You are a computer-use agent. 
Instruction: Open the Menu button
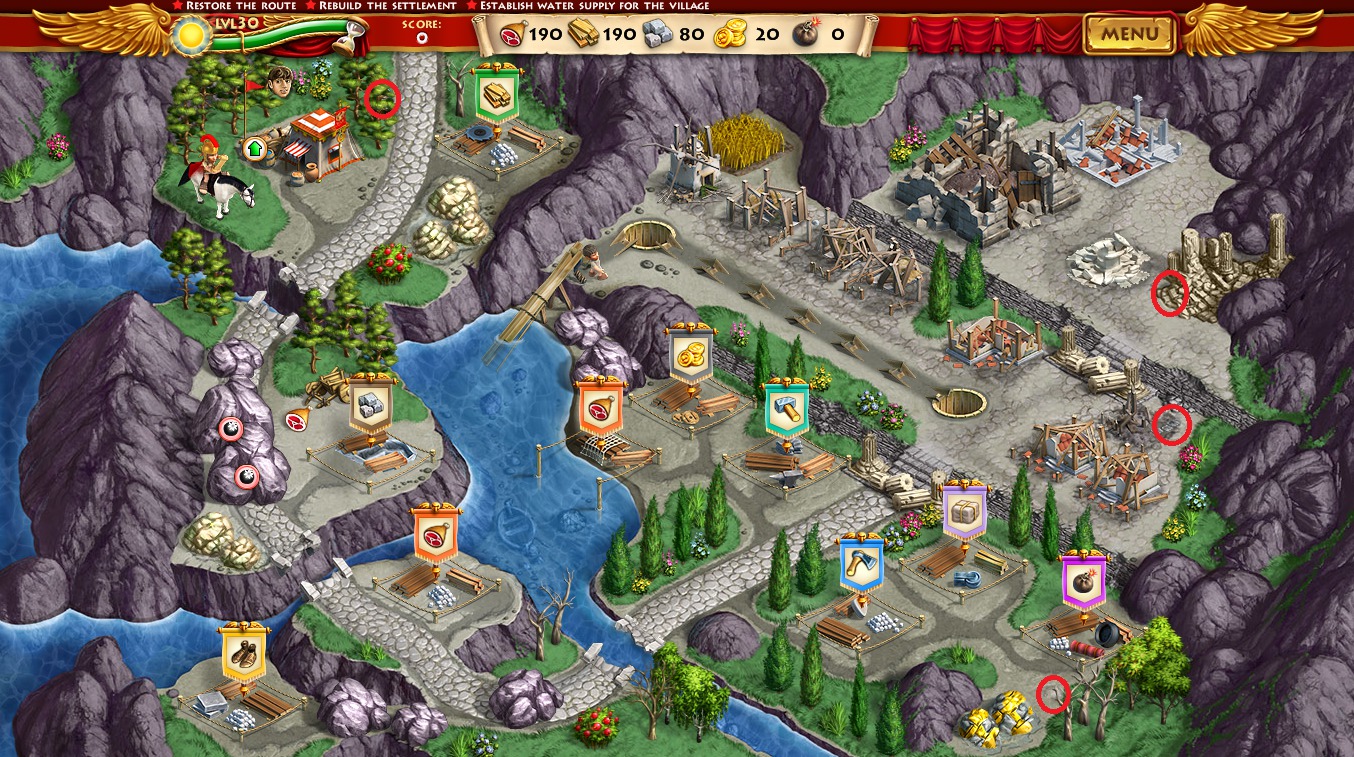pyautogui.click(x=1130, y=34)
